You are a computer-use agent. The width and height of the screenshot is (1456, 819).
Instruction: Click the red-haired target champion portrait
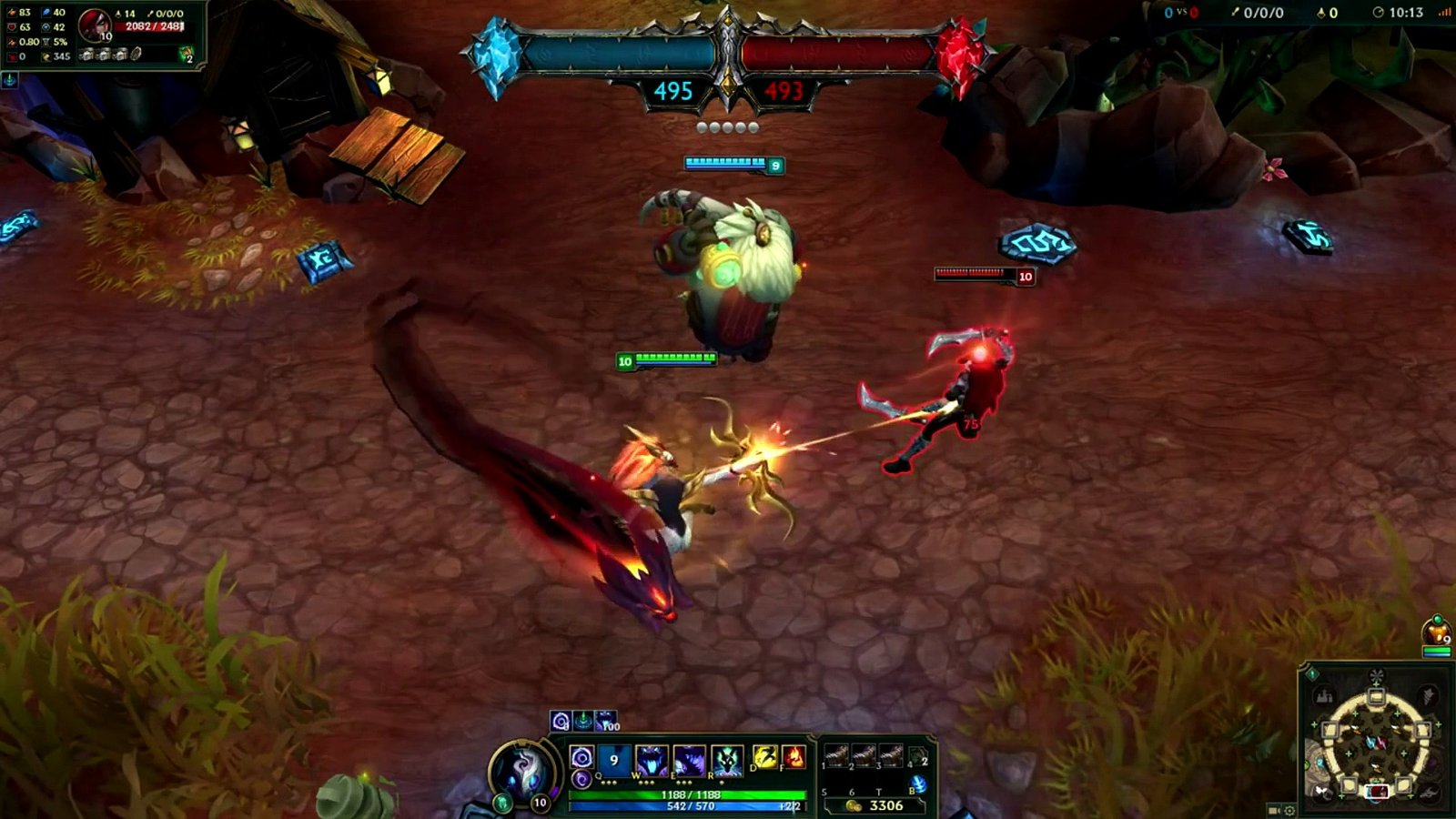click(x=94, y=25)
